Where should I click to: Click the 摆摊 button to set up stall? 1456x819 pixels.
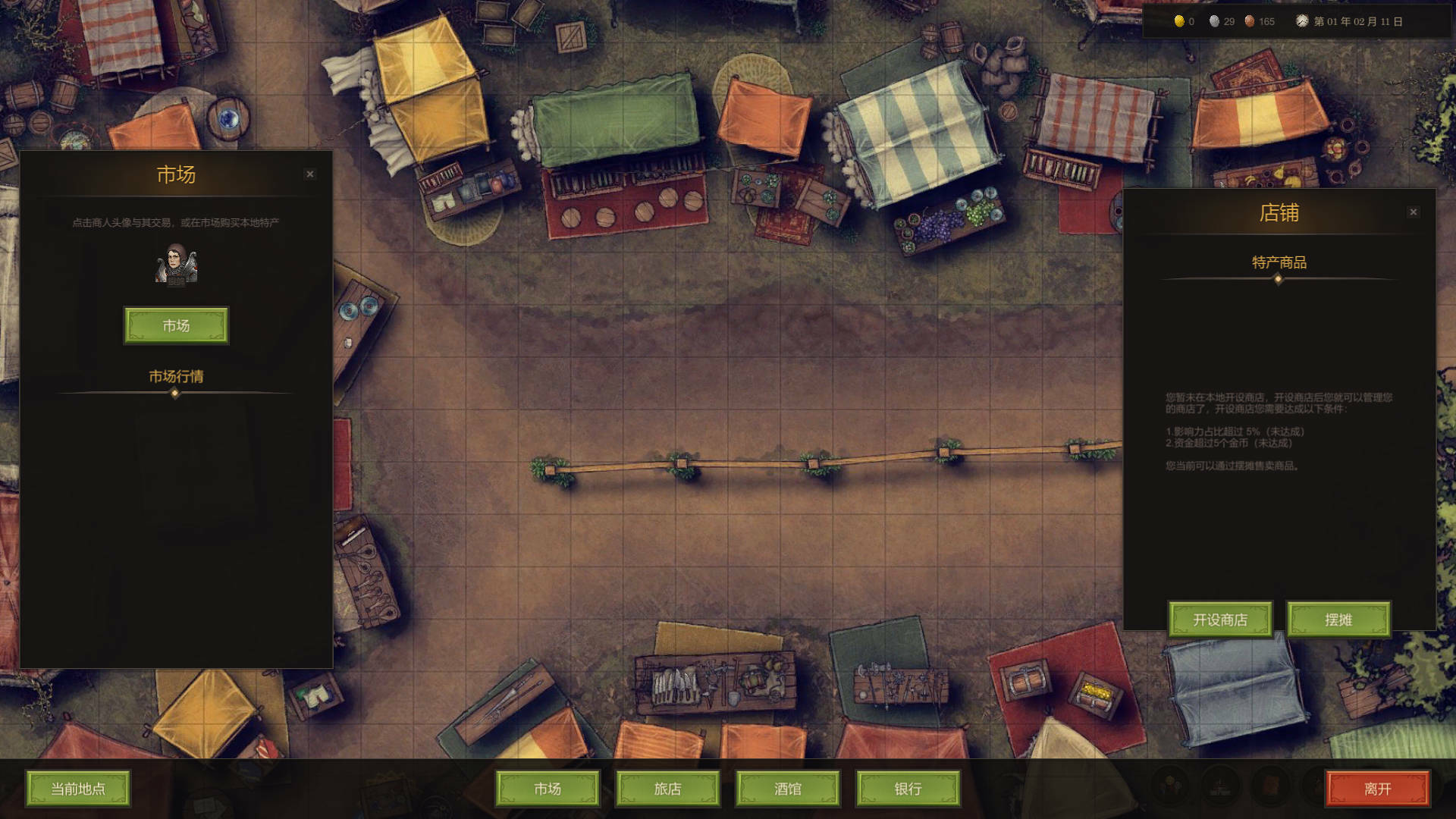pyautogui.click(x=1338, y=620)
